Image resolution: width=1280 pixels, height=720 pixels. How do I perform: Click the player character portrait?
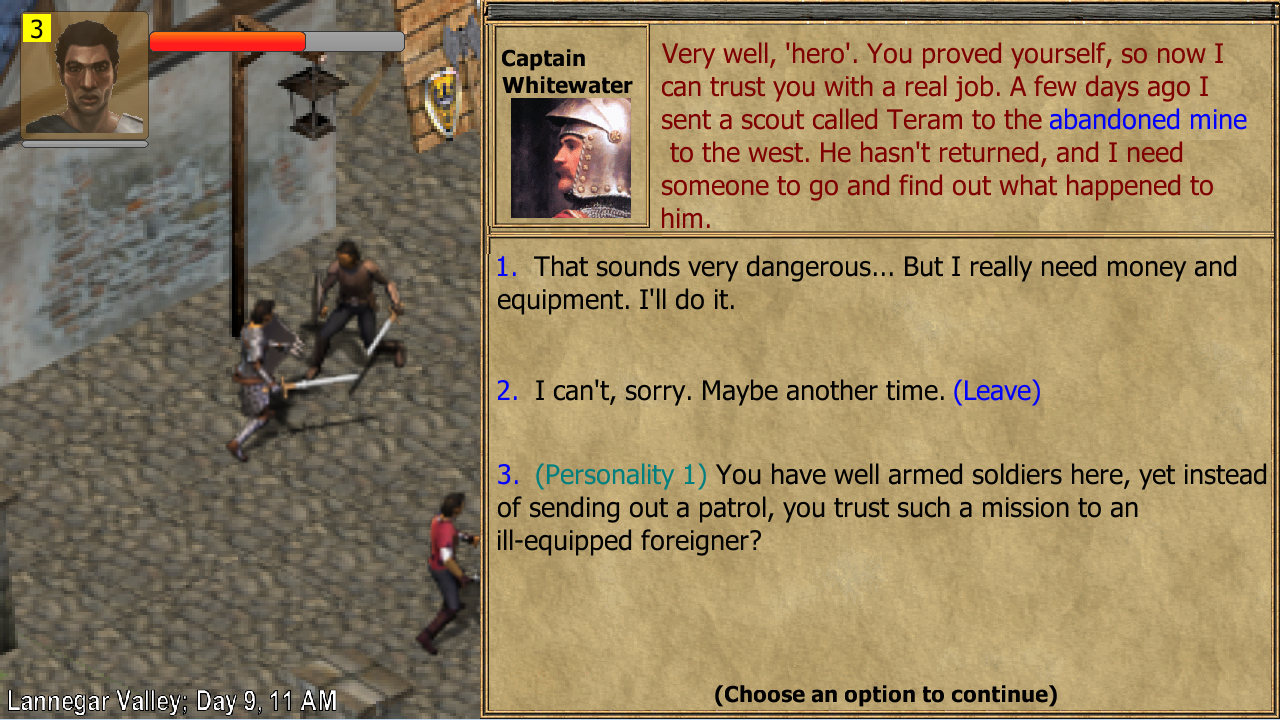84,75
